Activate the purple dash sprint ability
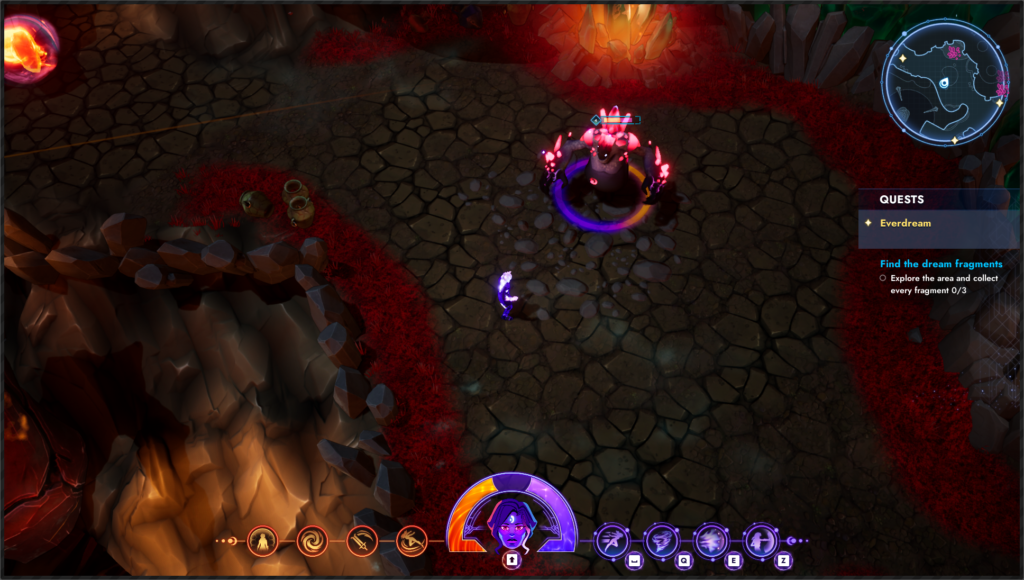 (611, 541)
